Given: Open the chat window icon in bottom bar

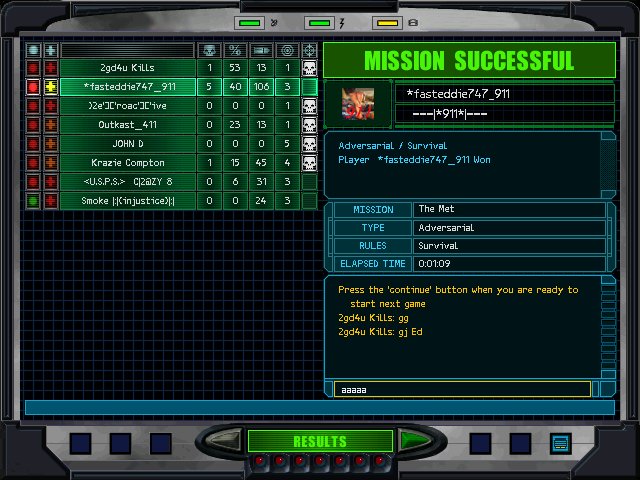Looking at the screenshot, I should coord(559,442).
